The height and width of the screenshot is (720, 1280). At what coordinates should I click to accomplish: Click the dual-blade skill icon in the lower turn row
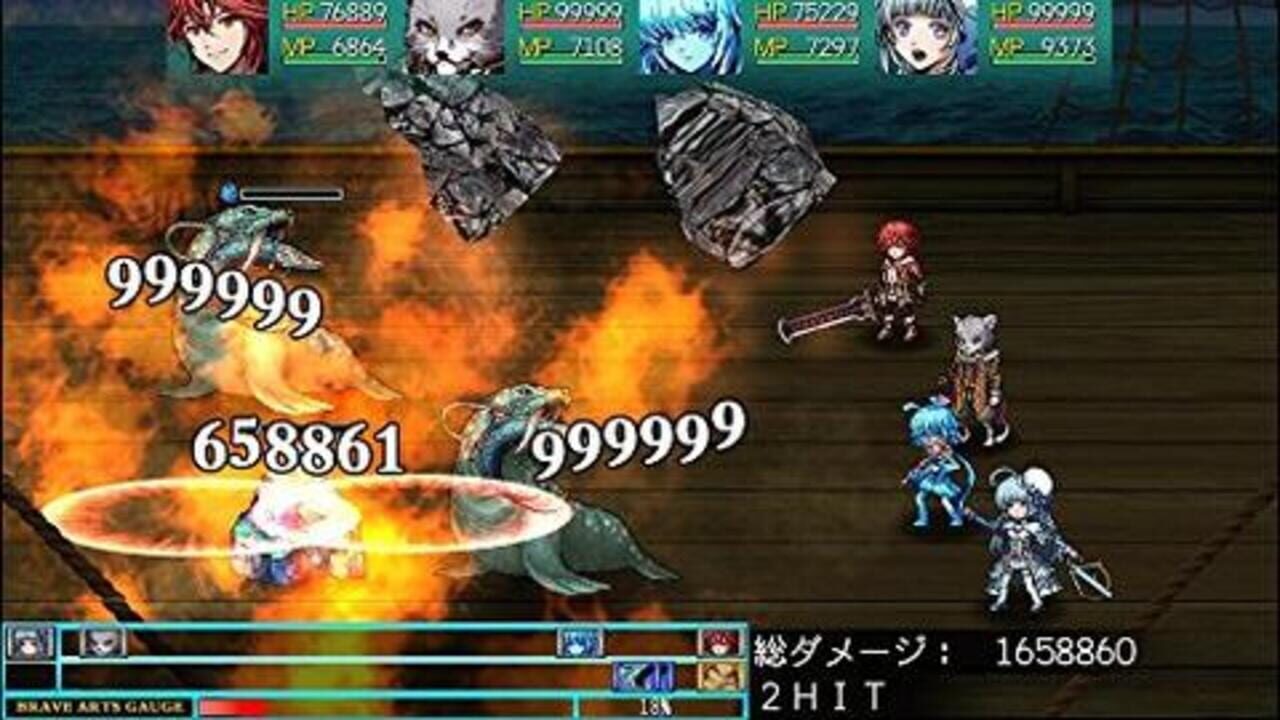click(644, 678)
